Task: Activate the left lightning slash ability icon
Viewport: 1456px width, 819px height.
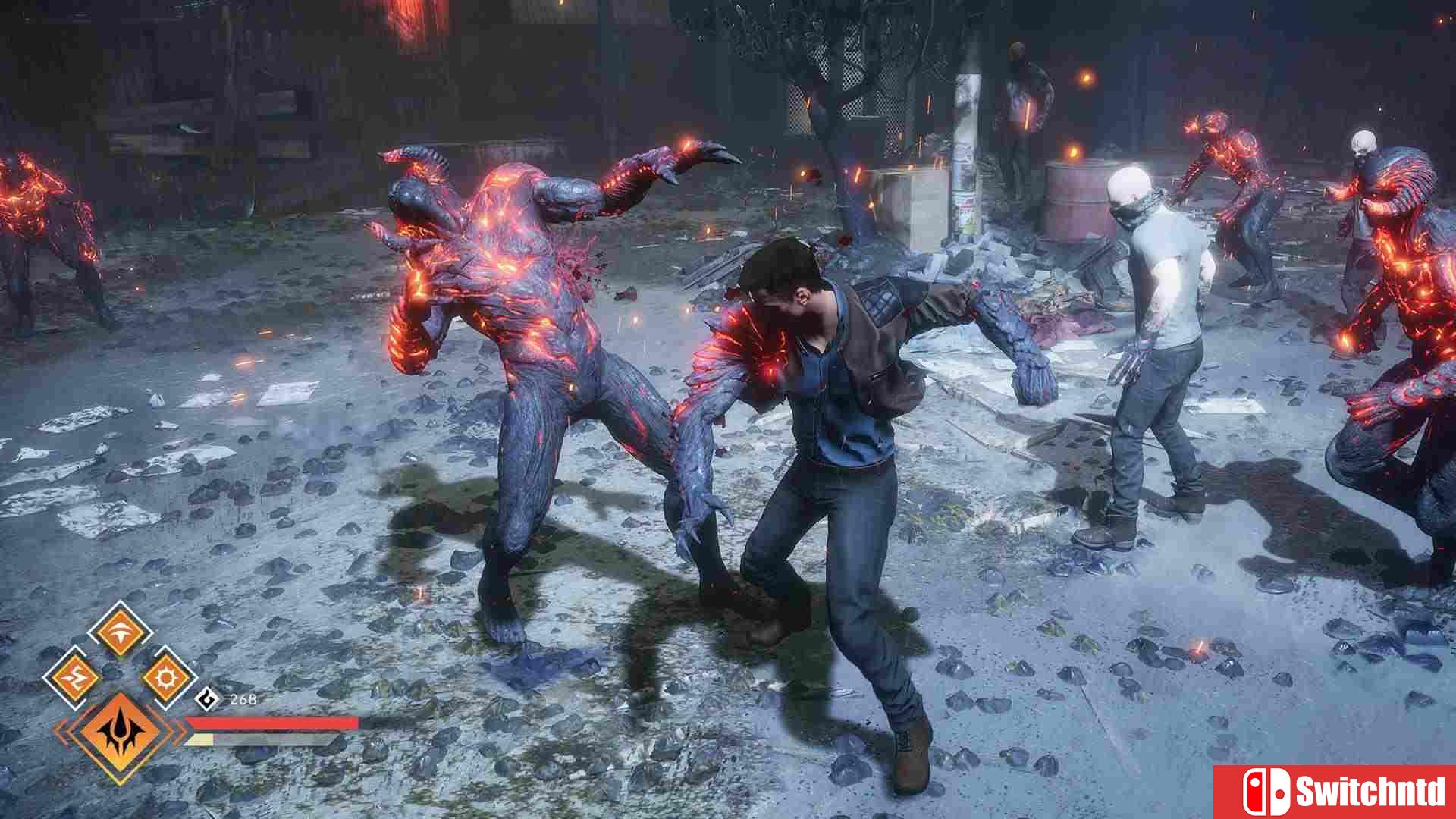Action: pyautogui.click(x=74, y=676)
